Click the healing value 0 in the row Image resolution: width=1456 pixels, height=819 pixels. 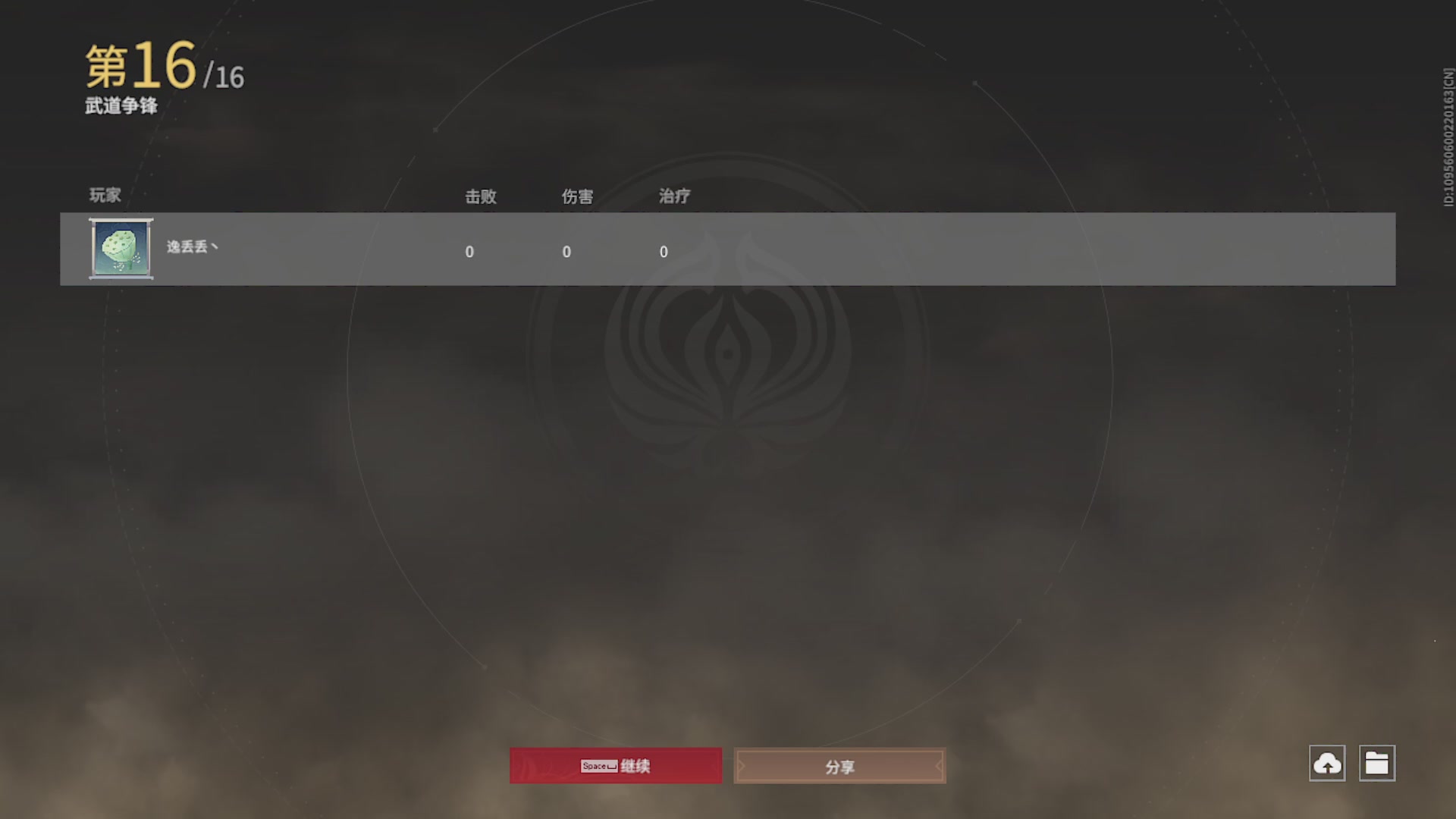pos(664,252)
